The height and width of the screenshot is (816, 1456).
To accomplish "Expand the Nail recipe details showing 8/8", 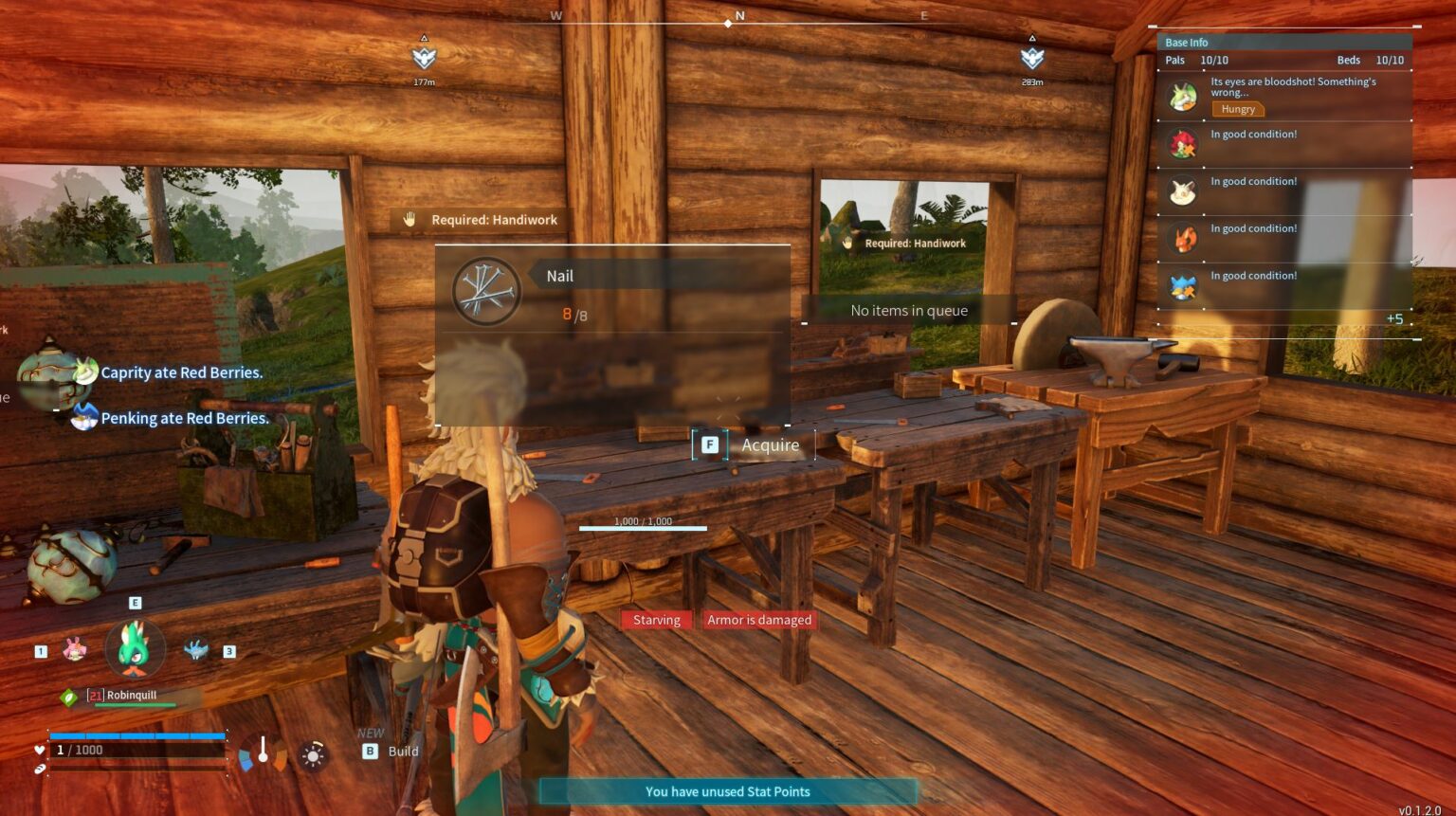I will 573,314.
